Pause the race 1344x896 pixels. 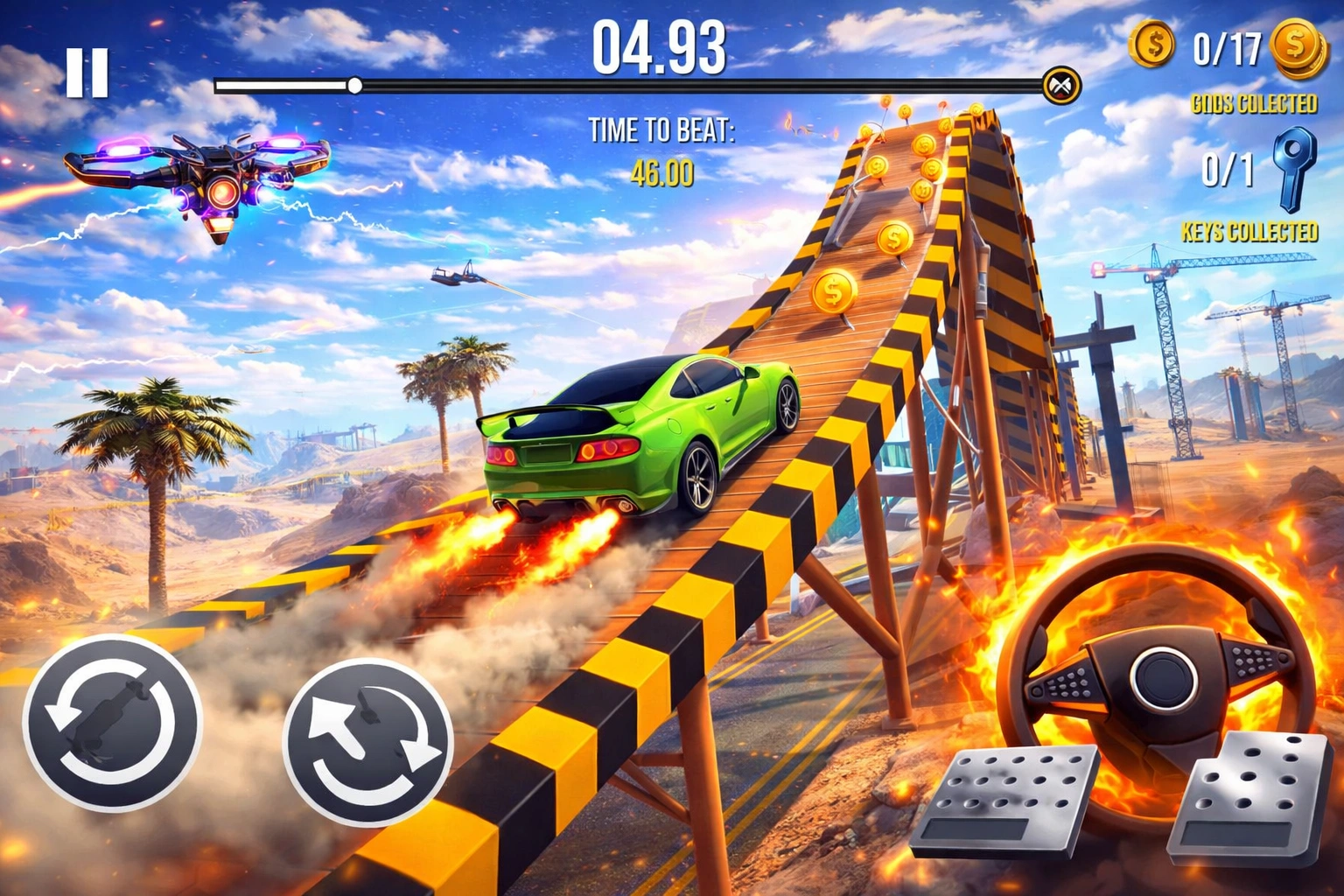(x=87, y=72)
